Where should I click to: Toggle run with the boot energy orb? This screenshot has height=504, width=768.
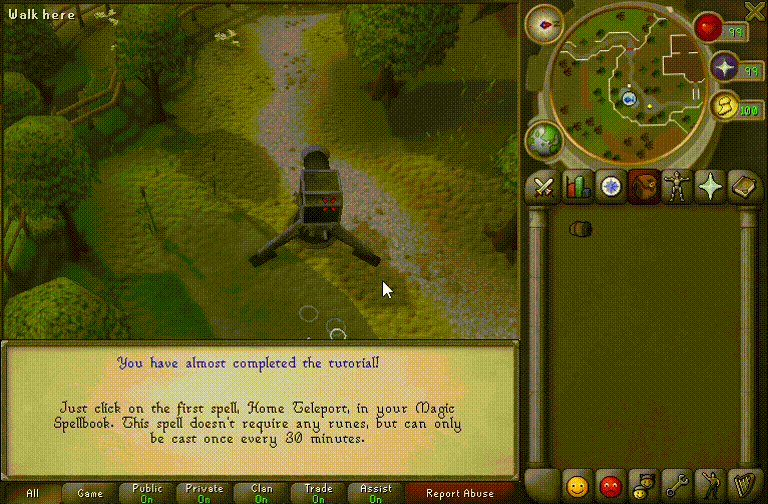724,106
